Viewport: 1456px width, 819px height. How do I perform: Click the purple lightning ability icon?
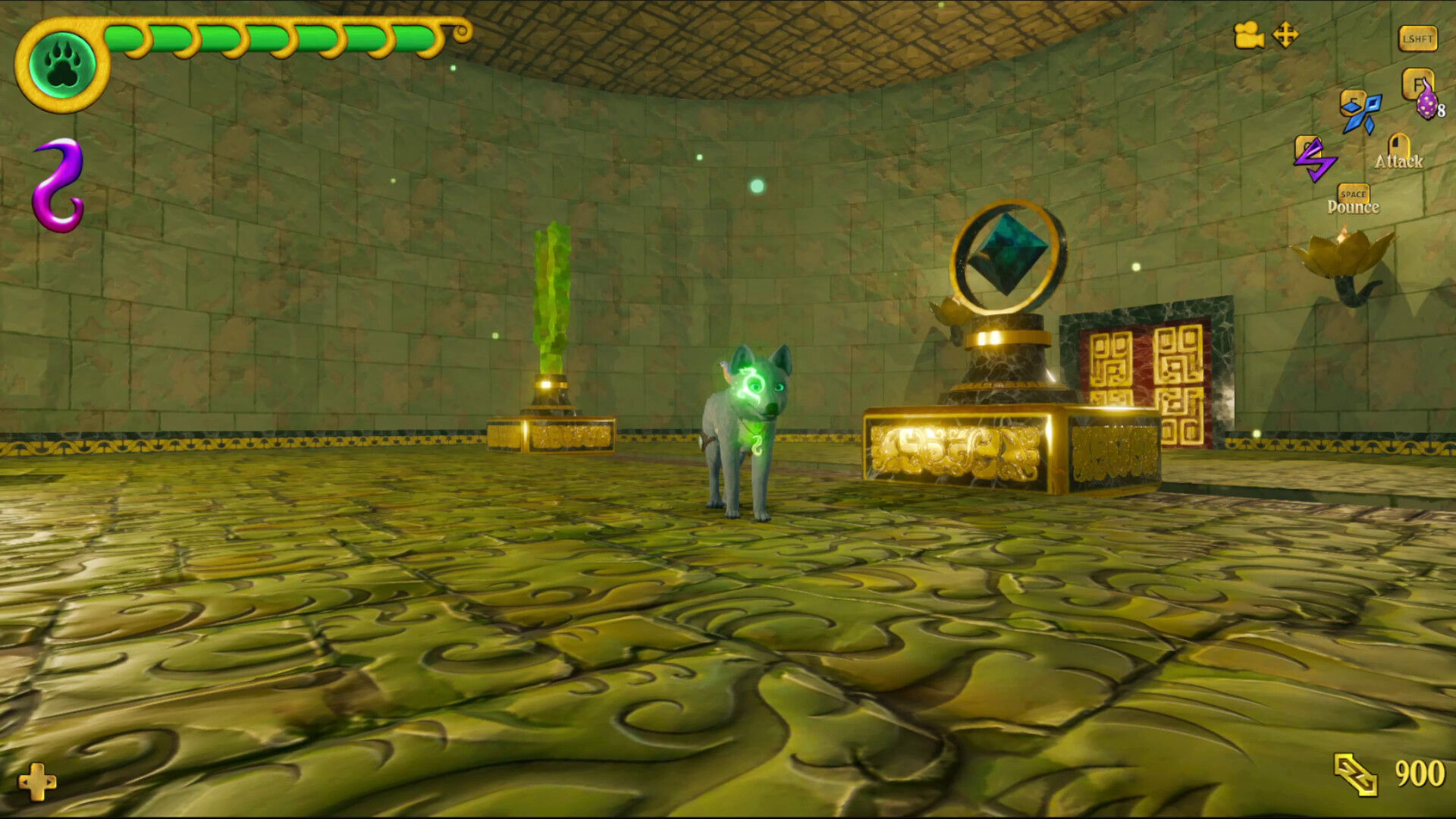(x=1317, y=158)
